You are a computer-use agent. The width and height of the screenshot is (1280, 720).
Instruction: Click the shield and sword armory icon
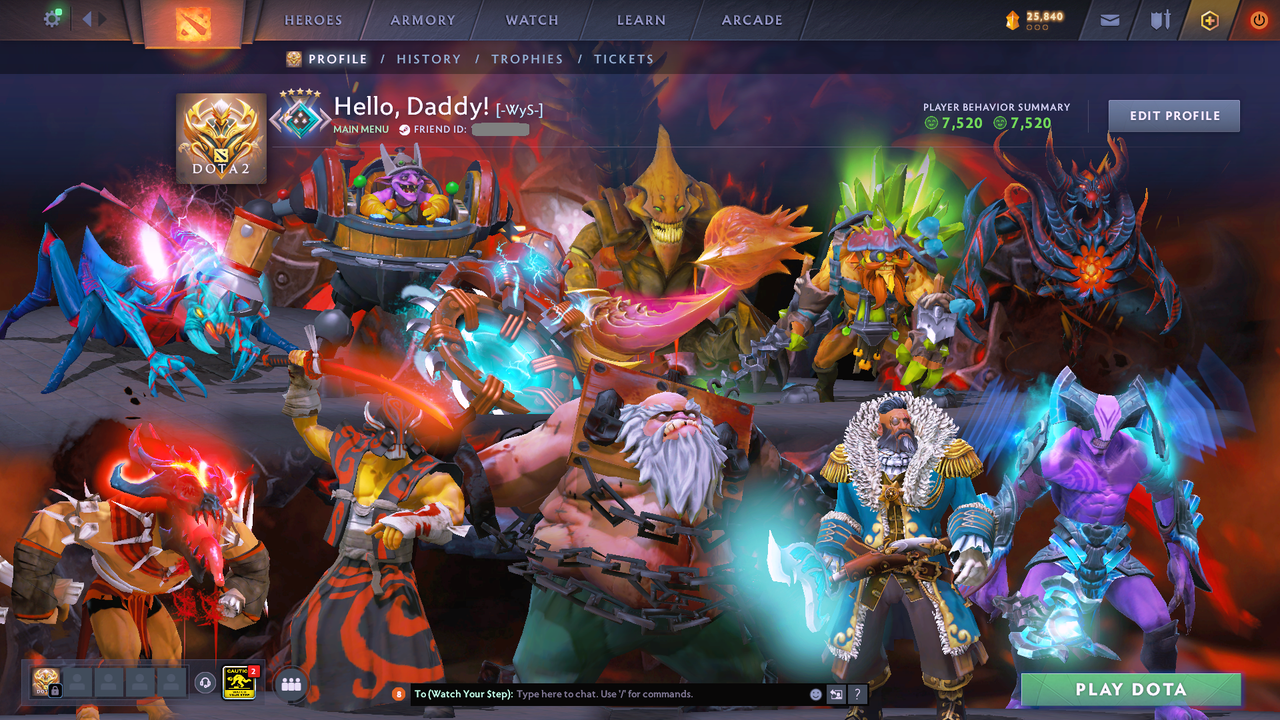(x=1160, y=19)
